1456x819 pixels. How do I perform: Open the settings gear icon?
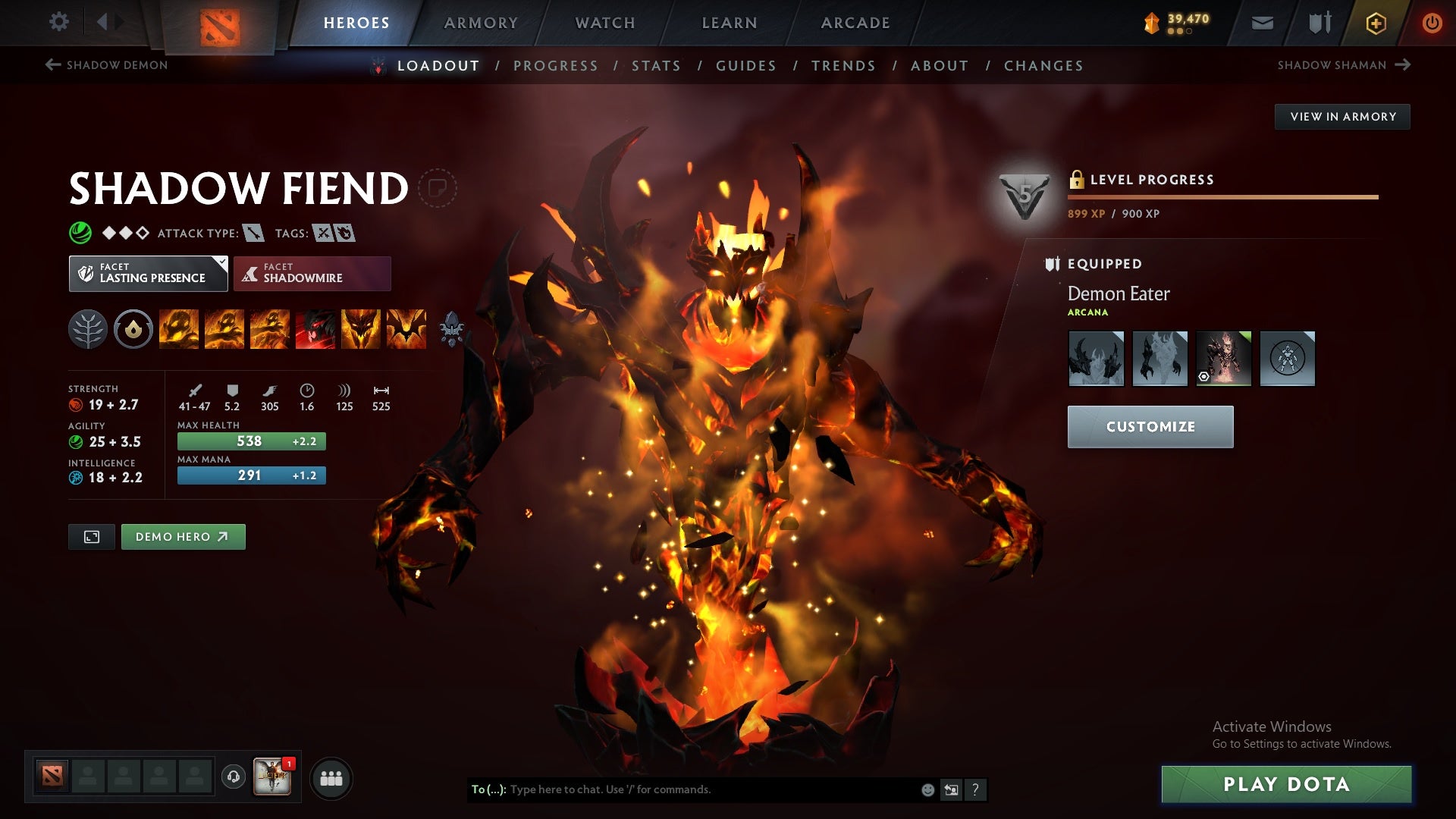click(59, 22)
